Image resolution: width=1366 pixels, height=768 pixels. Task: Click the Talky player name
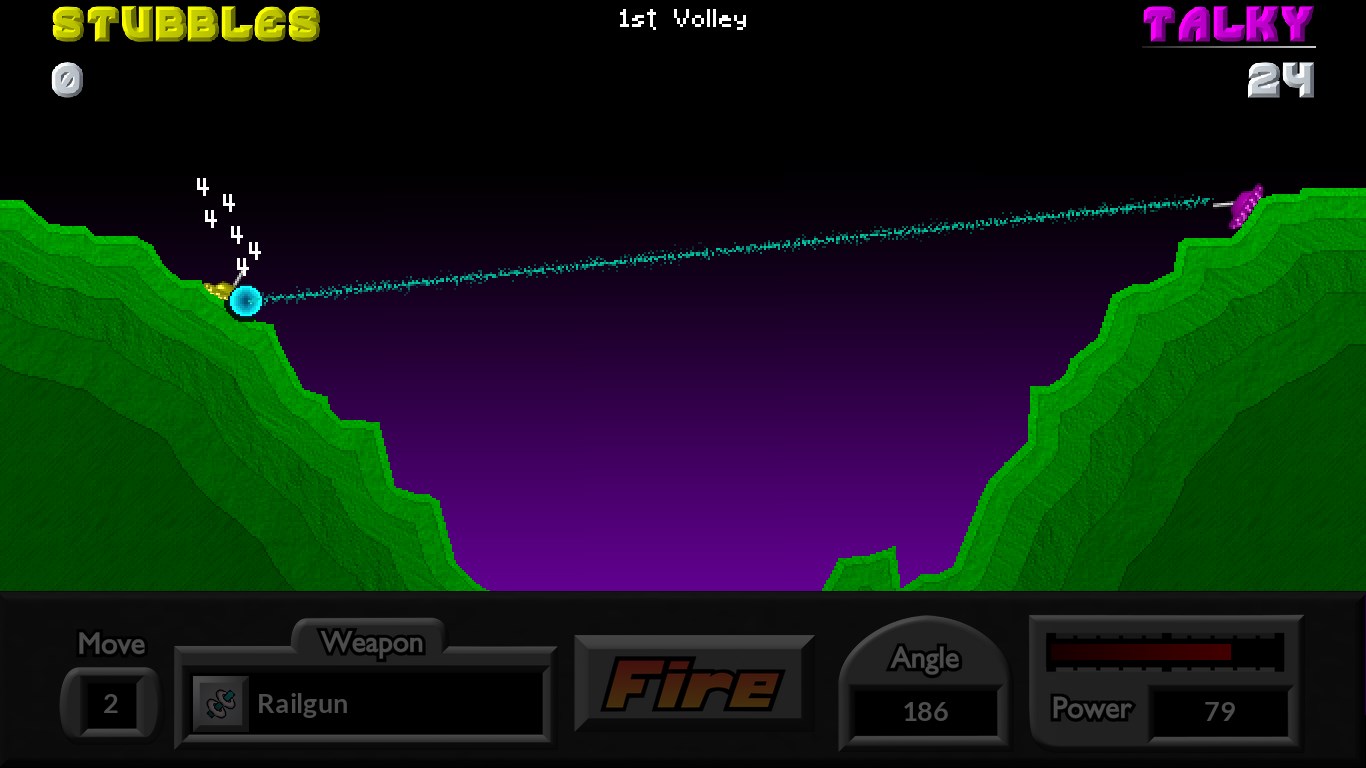(x=1230, y=24)
